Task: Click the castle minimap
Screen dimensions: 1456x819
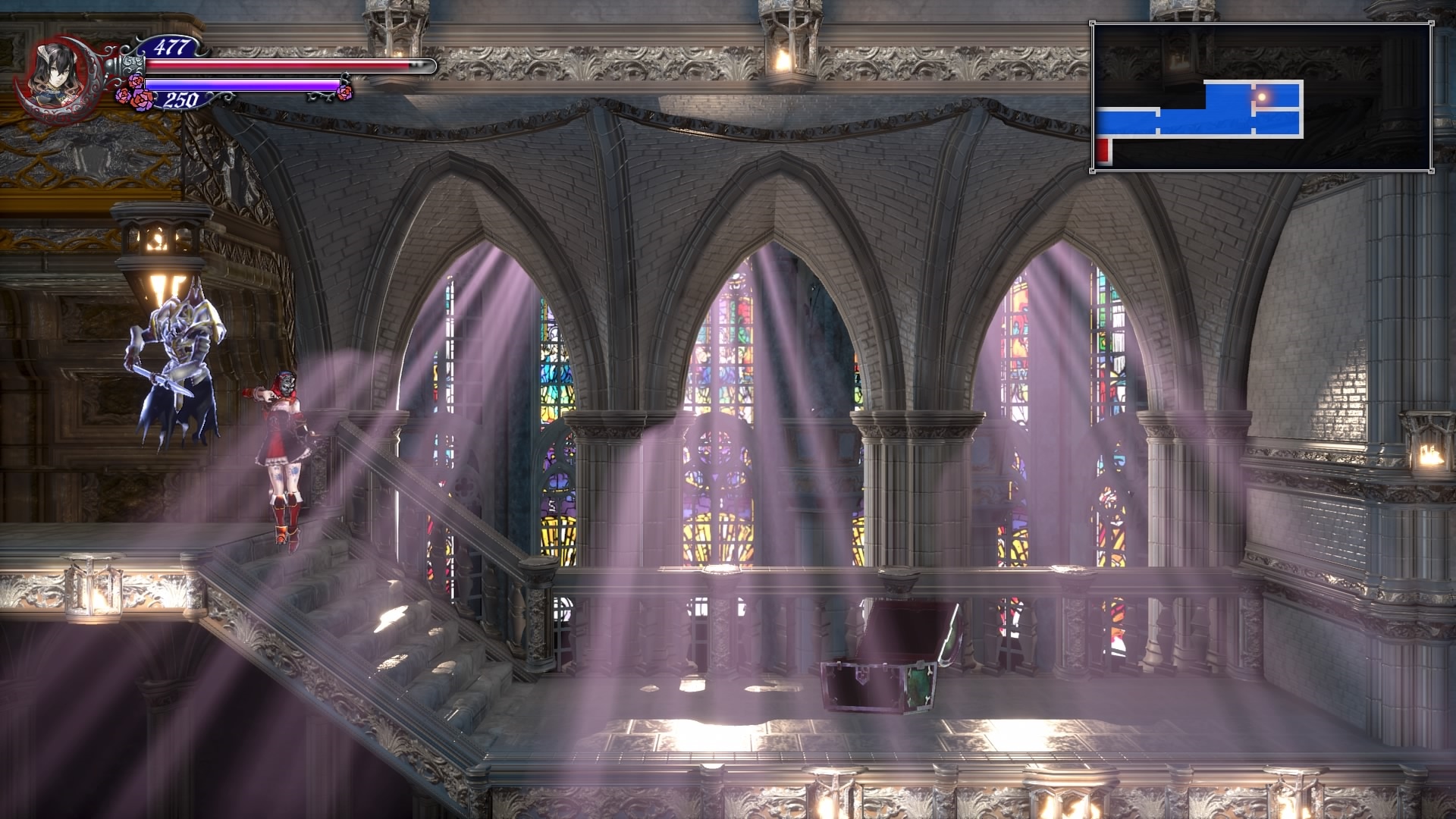Action: (x=1261, y=97)
